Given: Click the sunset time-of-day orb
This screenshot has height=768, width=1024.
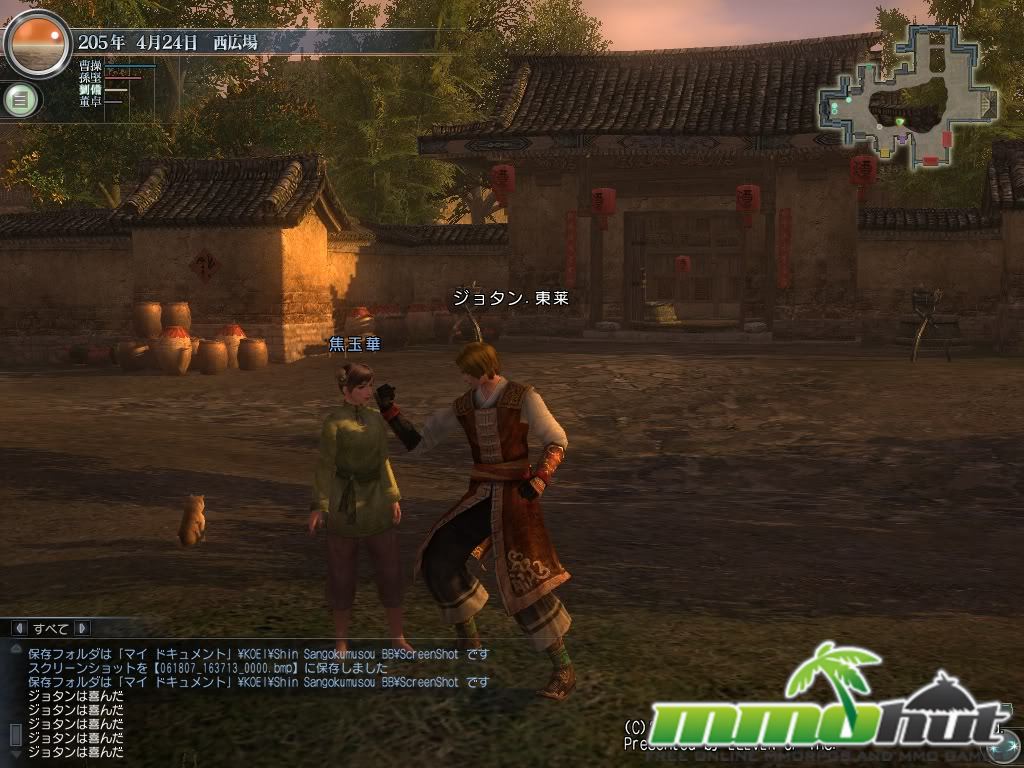Looking at the screenshot, I should [38, 44].
